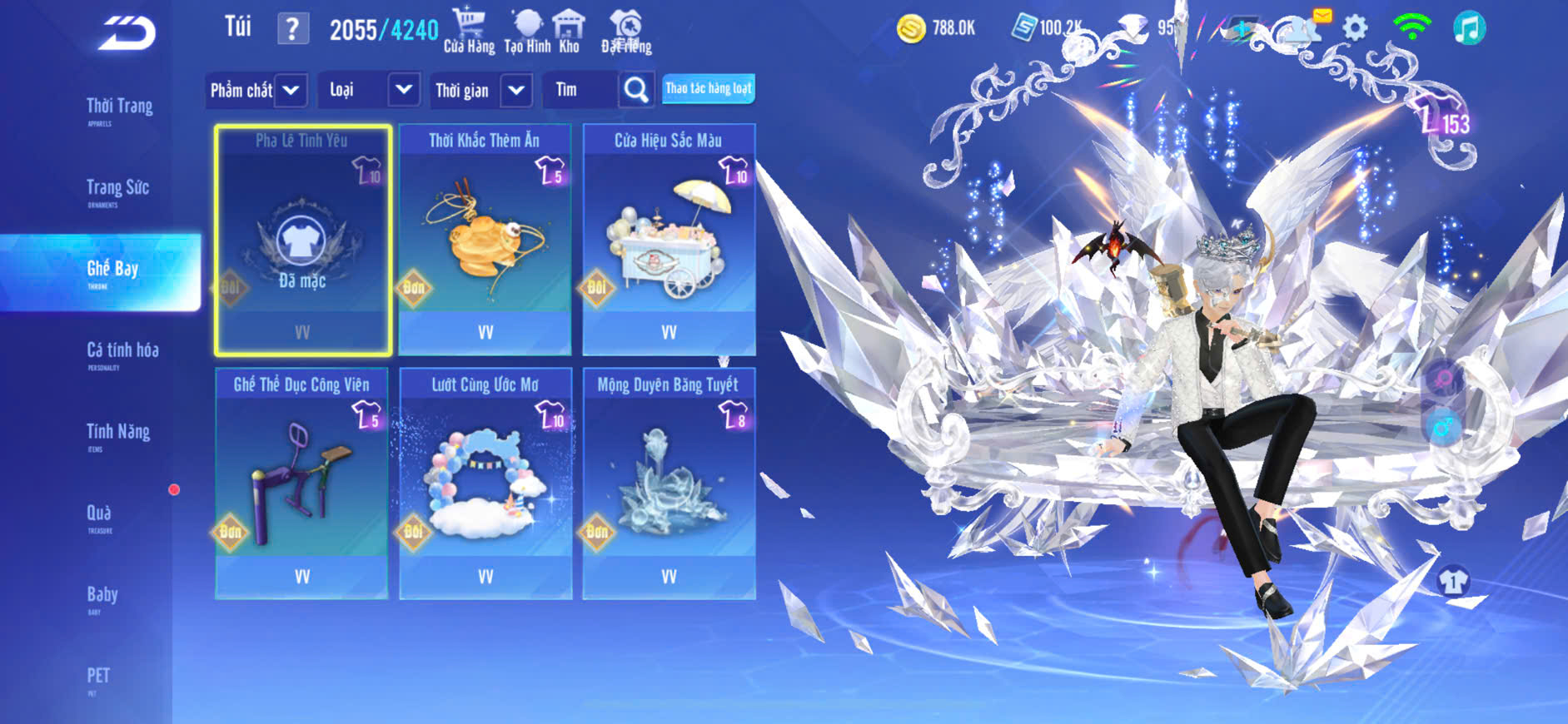Viewport: 1568px width, 724px height.
Task: Switch to Thời Trang tab
Action: (x=119, y=107)
